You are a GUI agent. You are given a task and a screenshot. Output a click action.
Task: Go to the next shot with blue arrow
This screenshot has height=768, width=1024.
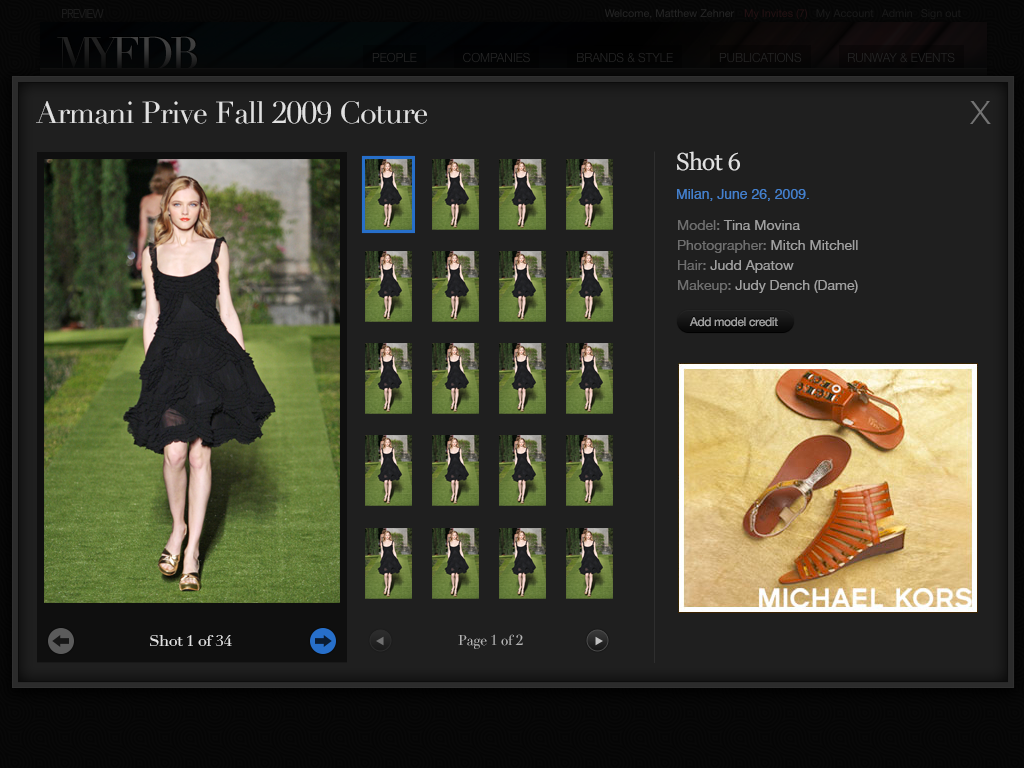pos(322,641)
